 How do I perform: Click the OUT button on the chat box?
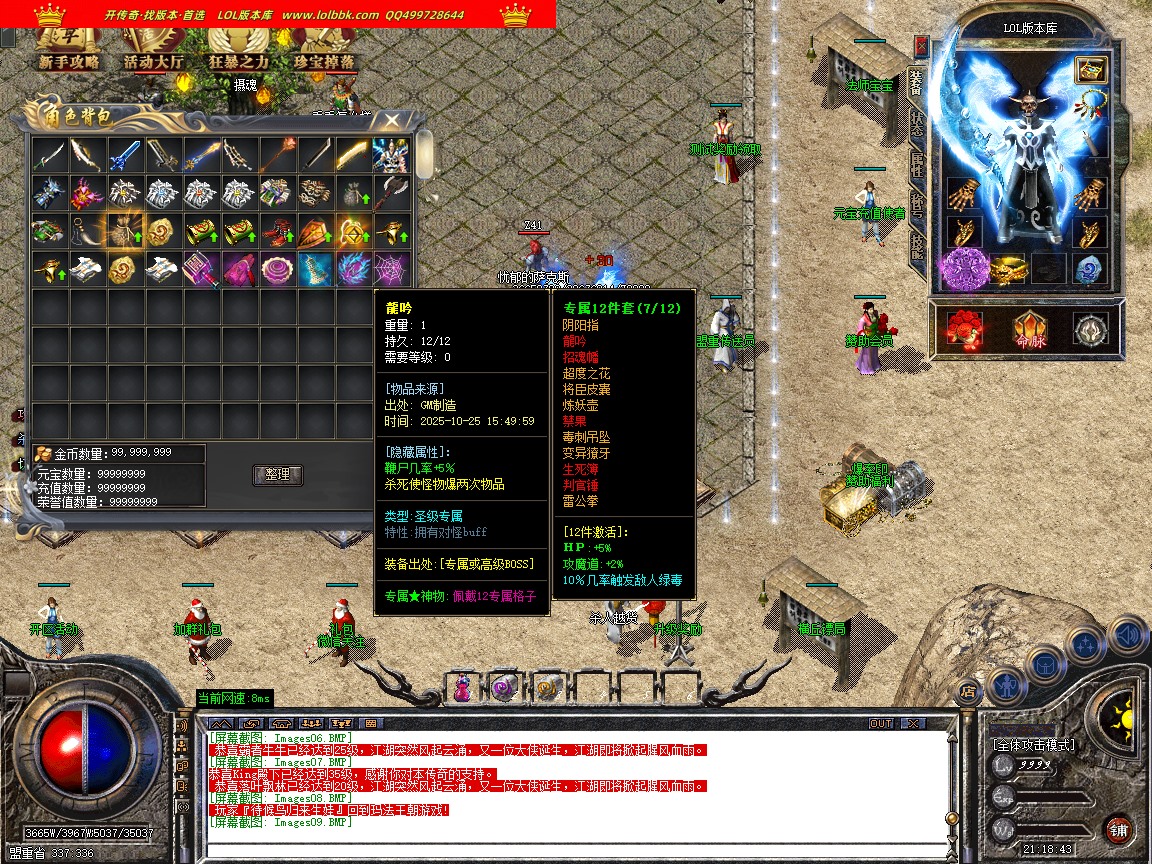pos(880,723)
